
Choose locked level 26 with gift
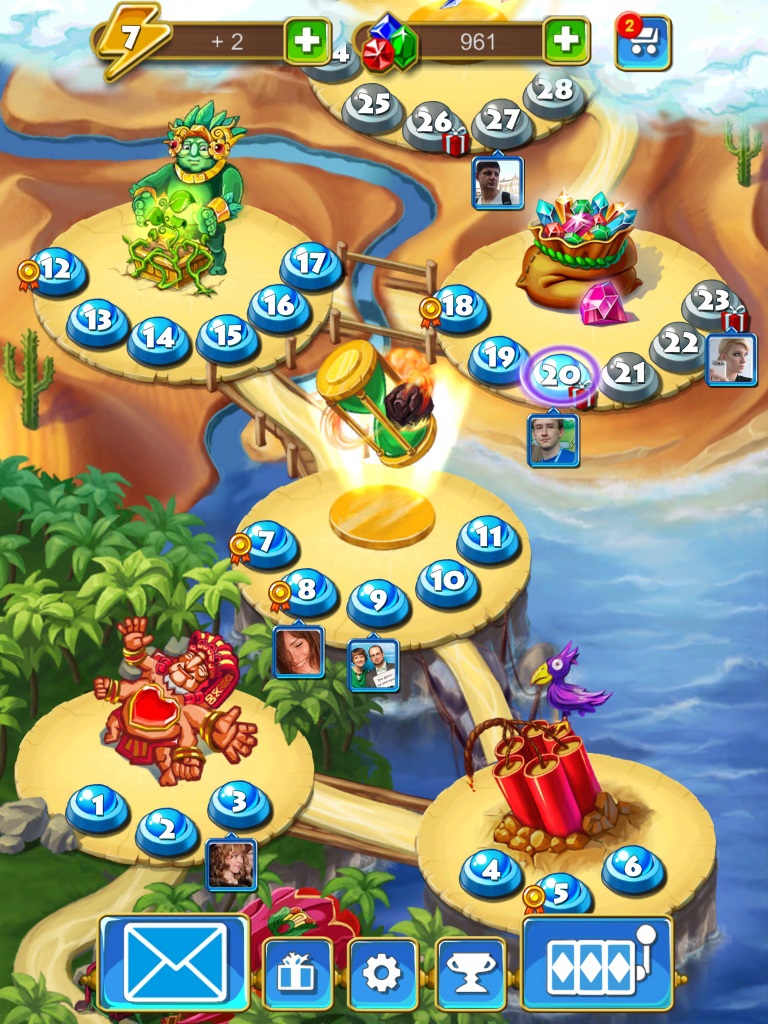tap(435, 123)
